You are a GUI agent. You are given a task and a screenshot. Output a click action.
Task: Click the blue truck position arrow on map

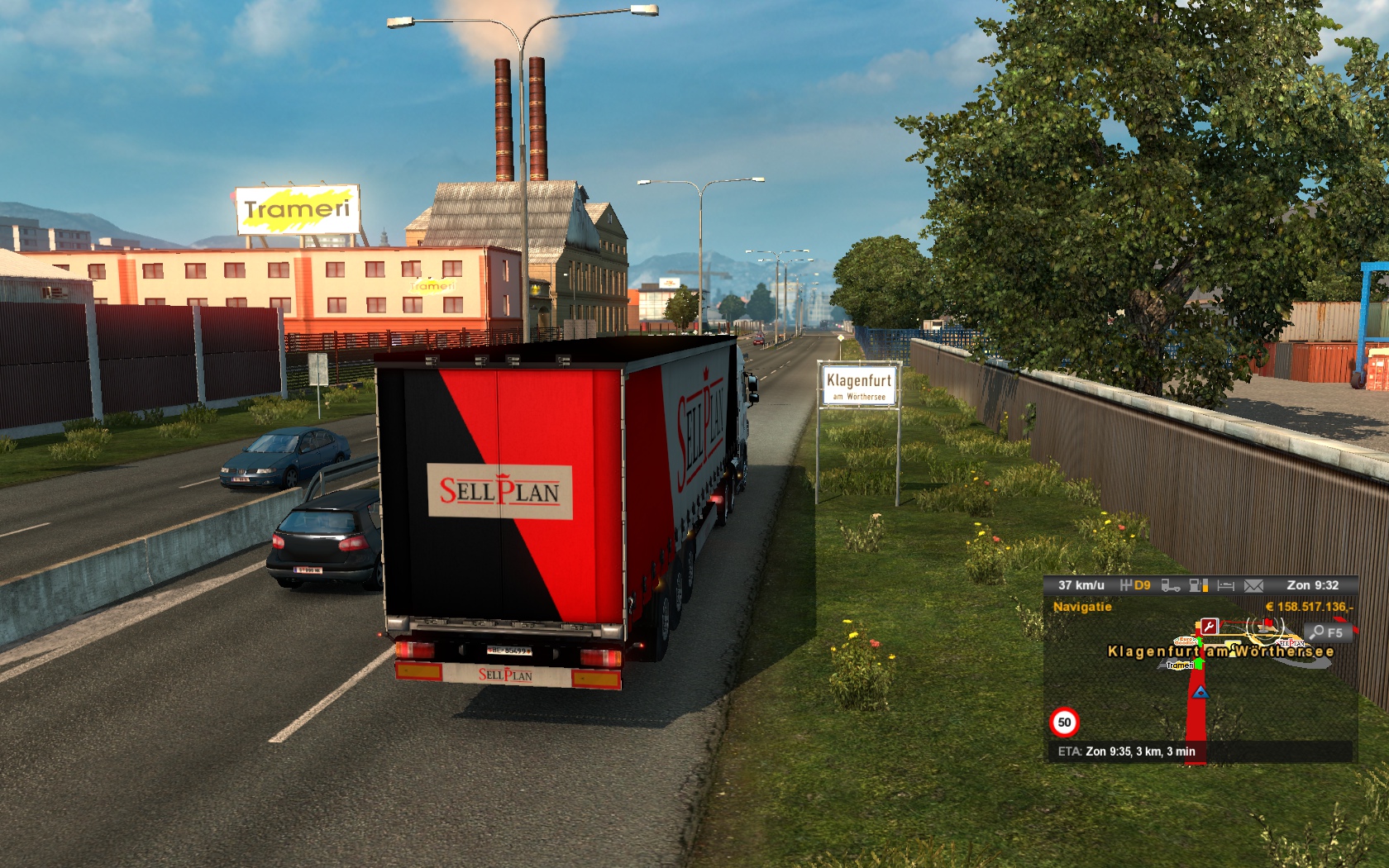pos(1200,692)
